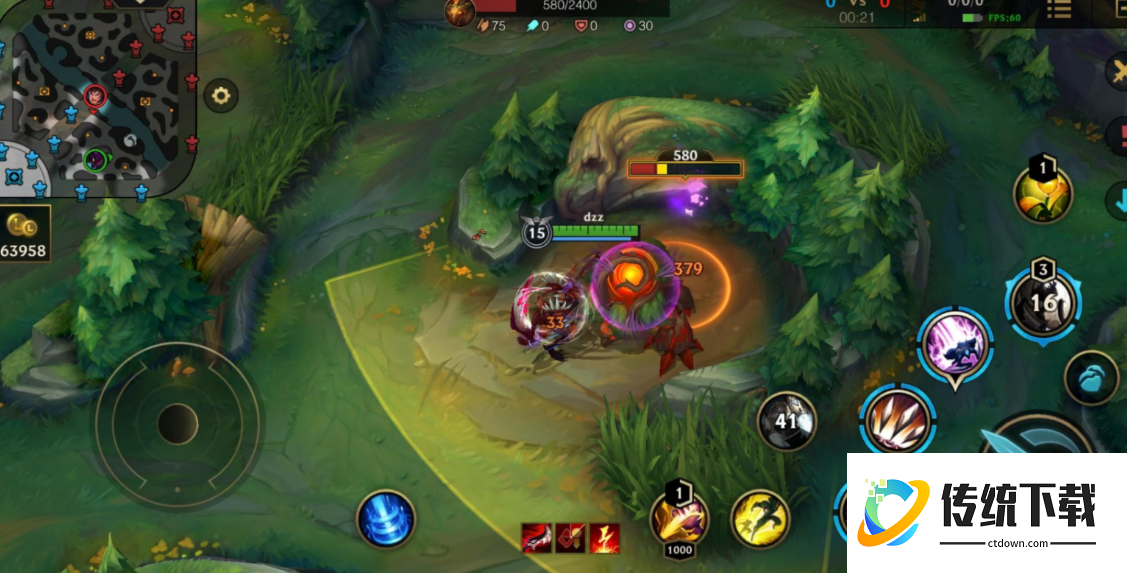Select the red scythe blade buff icon
The image size is (1127, 573).
[x=536, y=538]
